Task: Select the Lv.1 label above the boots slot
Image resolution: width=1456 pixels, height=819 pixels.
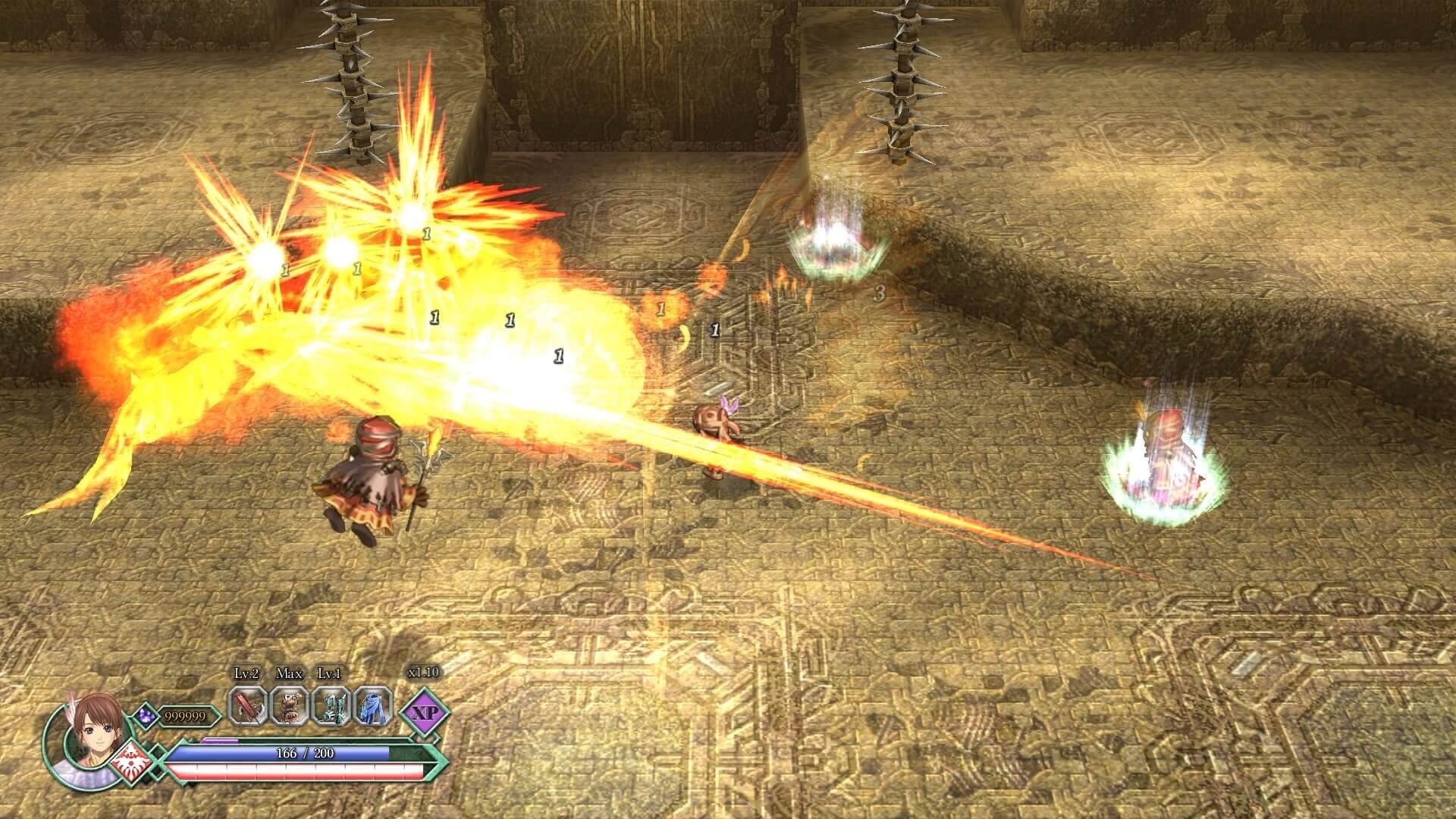Action: click(x=328, y=673)
